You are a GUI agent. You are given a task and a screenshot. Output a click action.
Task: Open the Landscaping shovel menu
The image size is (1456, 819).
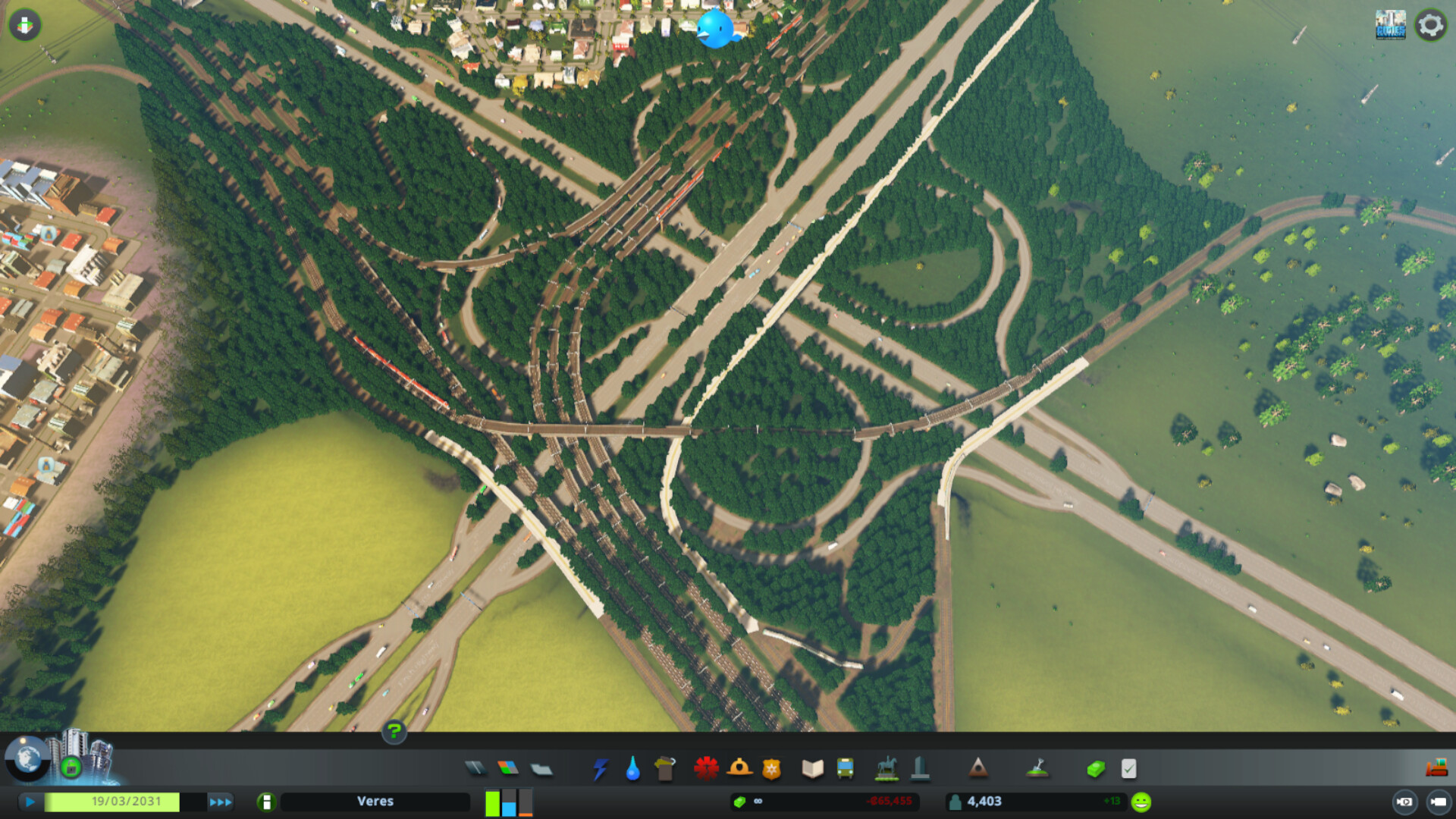tap(1037, 769)
